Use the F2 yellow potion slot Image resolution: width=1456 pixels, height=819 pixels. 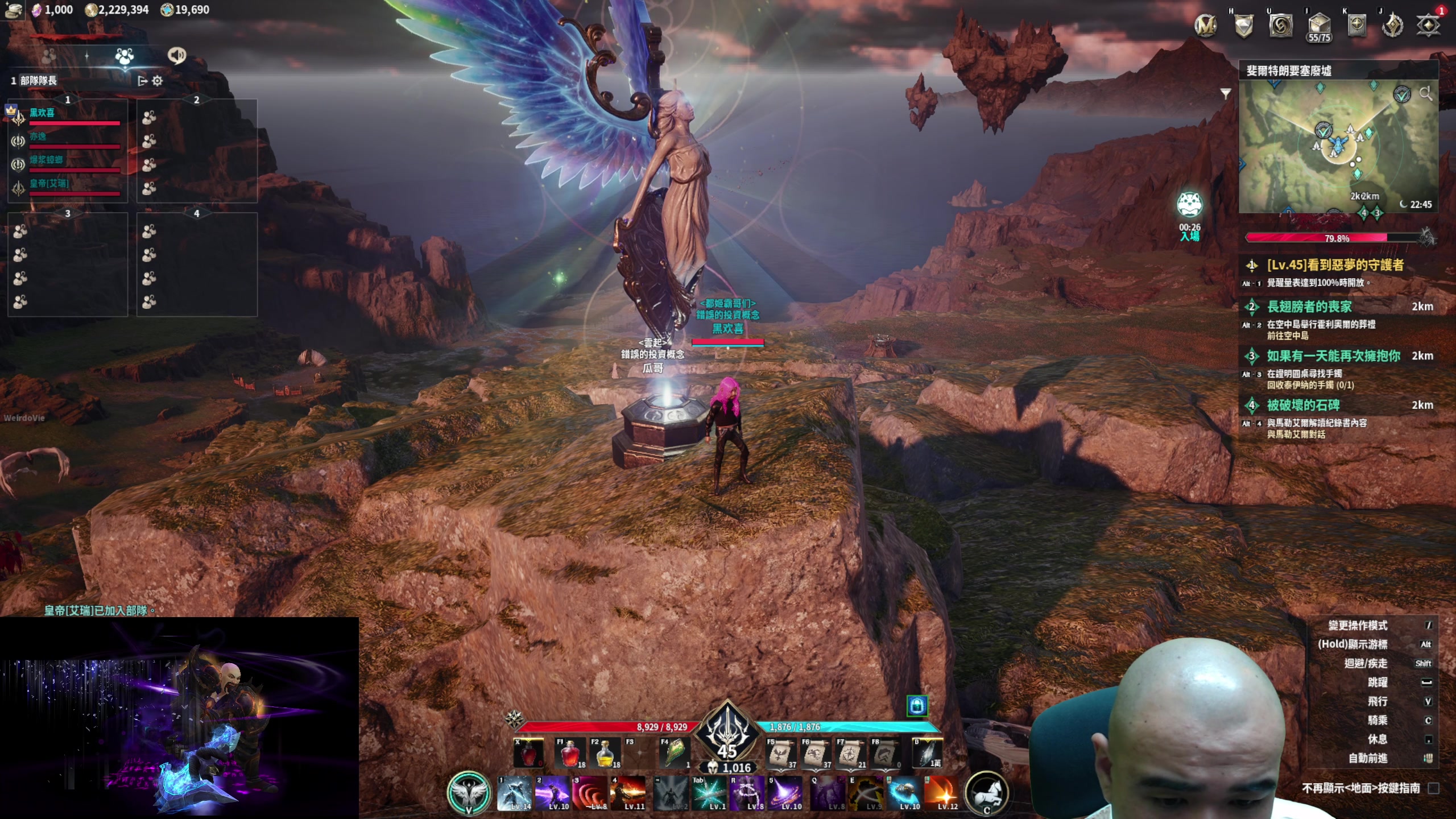point(605,754)
